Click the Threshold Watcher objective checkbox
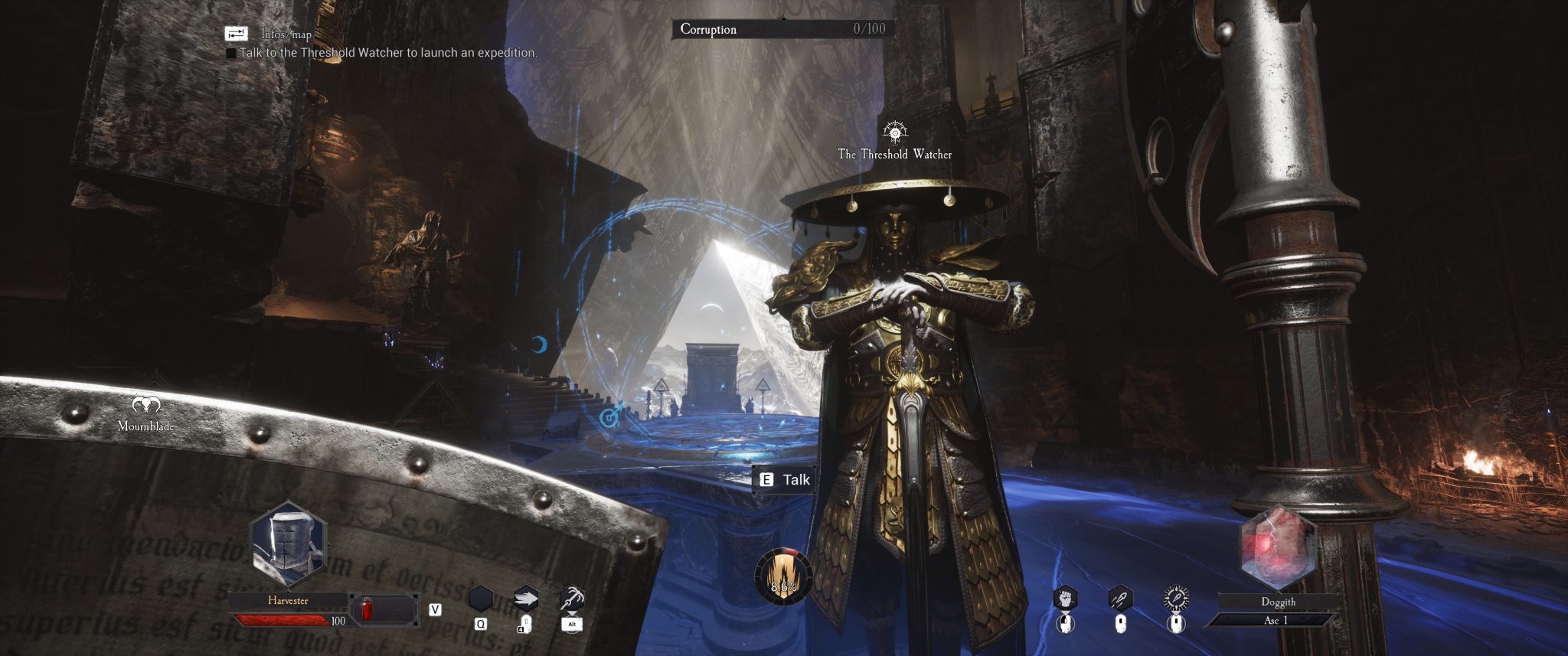 [231, 54]
